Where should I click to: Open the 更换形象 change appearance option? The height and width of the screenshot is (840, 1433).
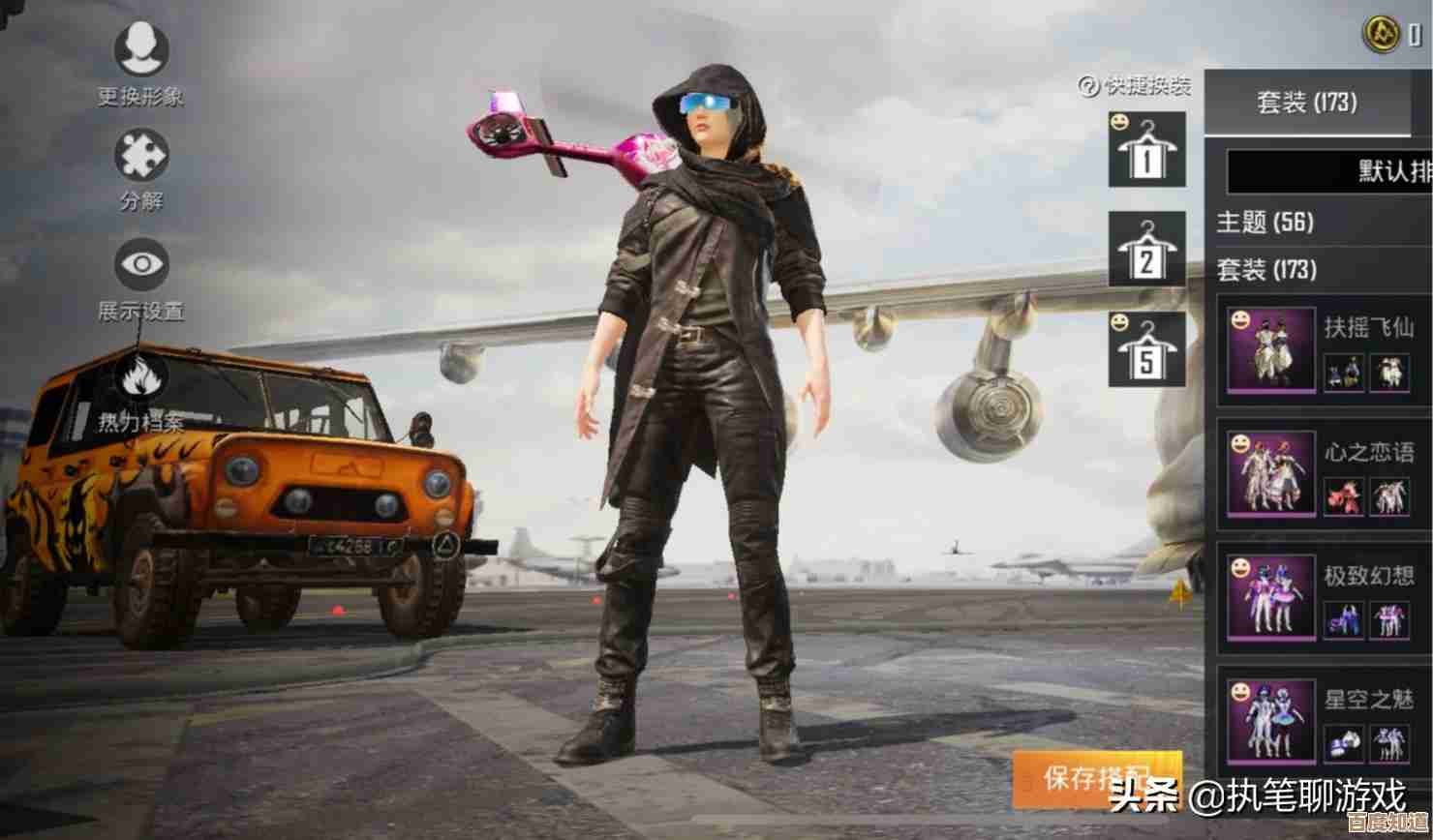(x=141, y=49)
